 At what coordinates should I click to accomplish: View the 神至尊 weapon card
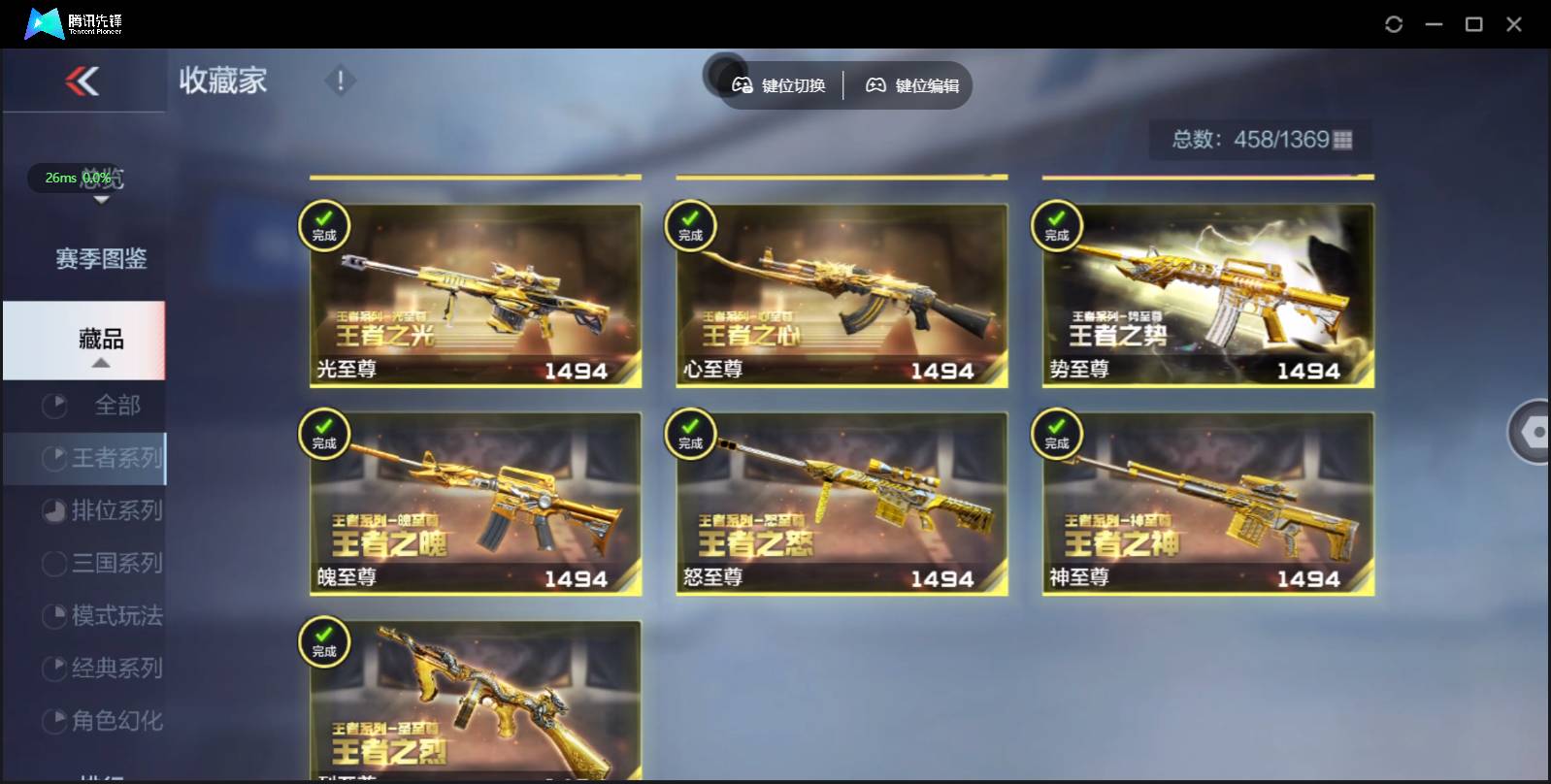pos(1207,504)
